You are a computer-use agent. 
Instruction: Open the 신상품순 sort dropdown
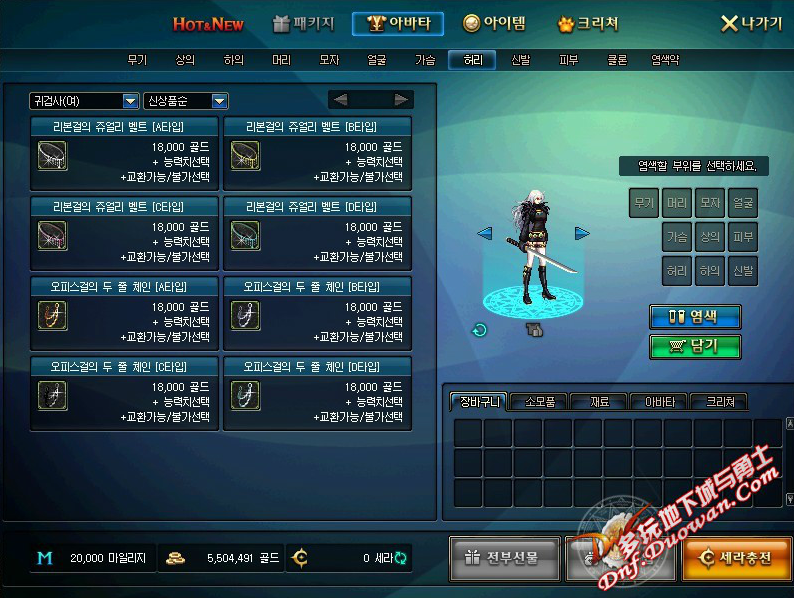click(186, 100)
